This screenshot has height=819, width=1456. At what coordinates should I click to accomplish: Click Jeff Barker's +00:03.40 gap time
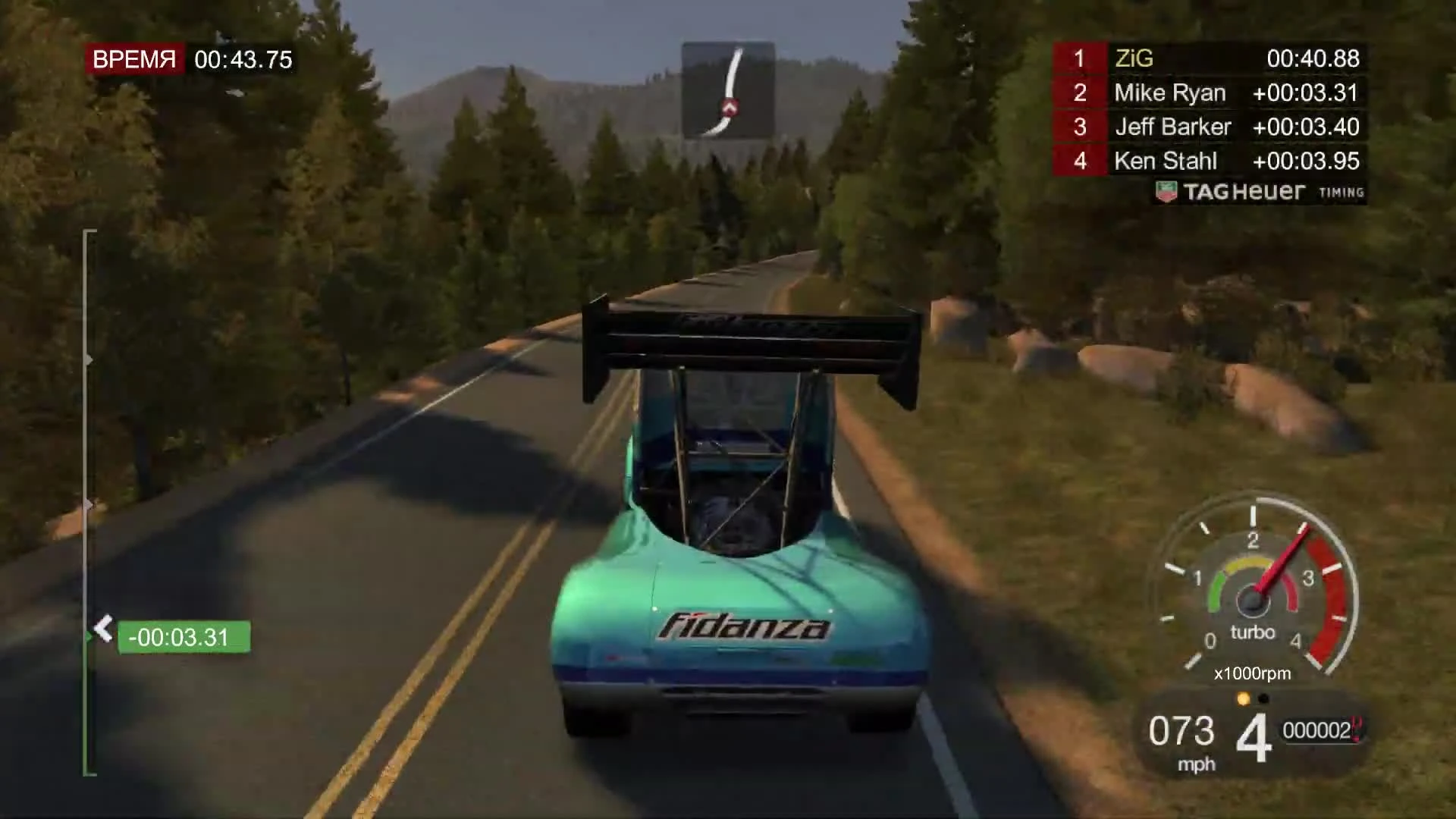tap(1306, 127)
